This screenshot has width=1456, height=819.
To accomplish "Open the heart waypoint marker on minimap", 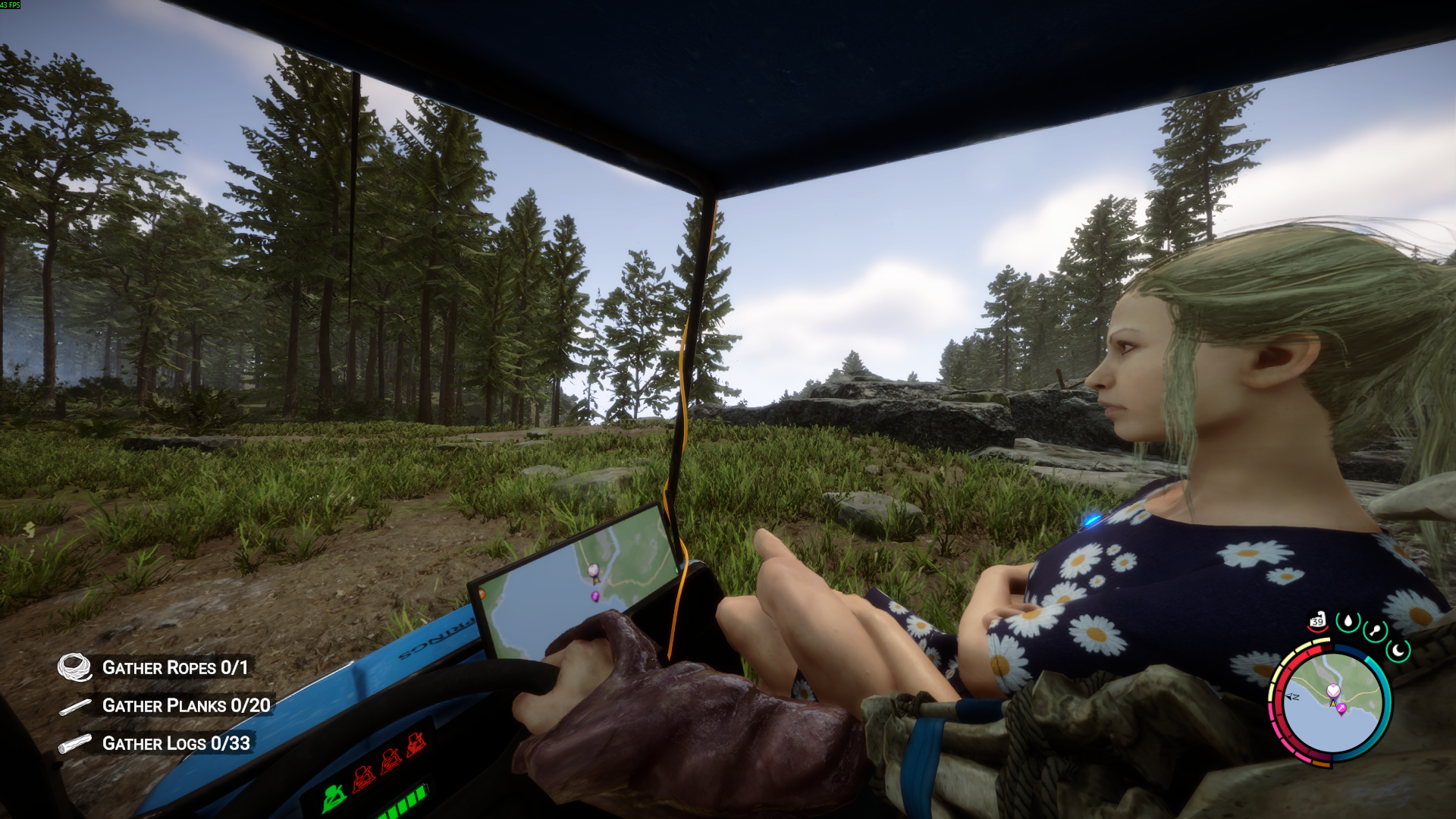I will click(1333, 690).
